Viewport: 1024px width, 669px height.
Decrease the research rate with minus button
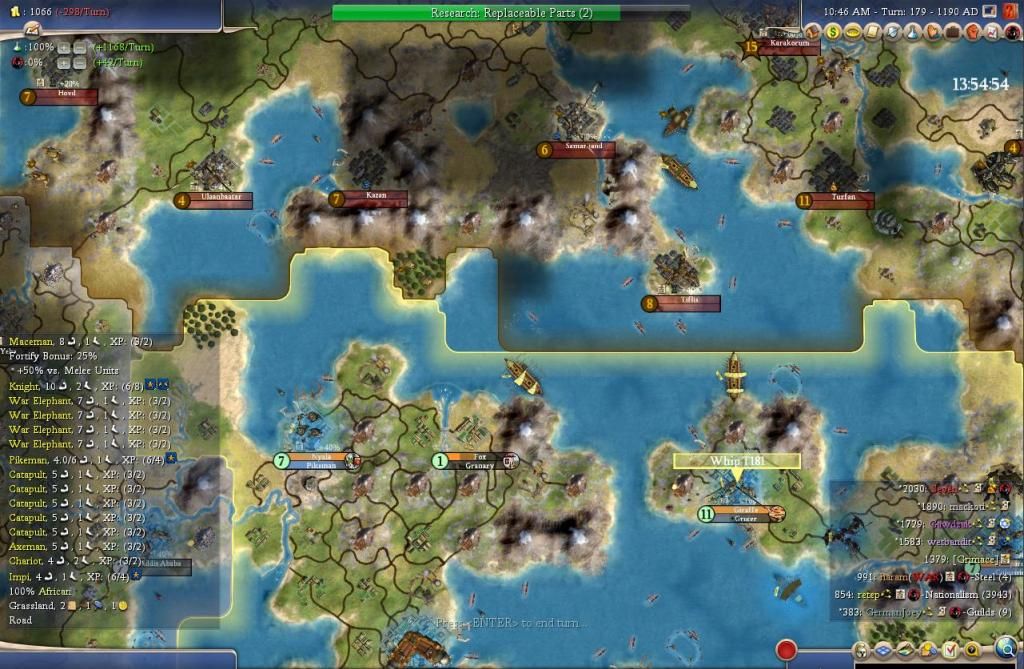coord(78,47)
